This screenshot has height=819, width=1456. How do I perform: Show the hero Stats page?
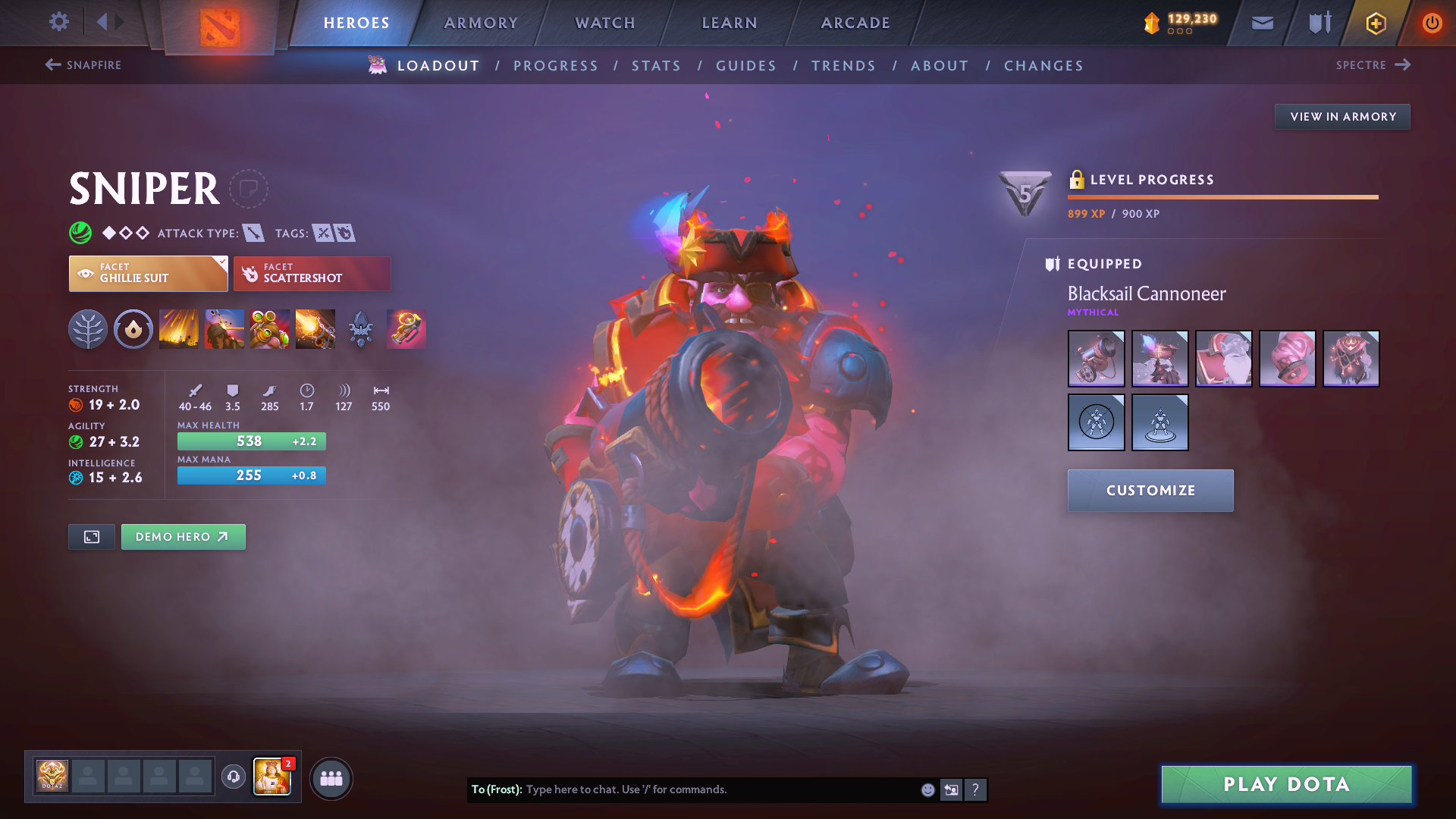click(x=656, y=66)
